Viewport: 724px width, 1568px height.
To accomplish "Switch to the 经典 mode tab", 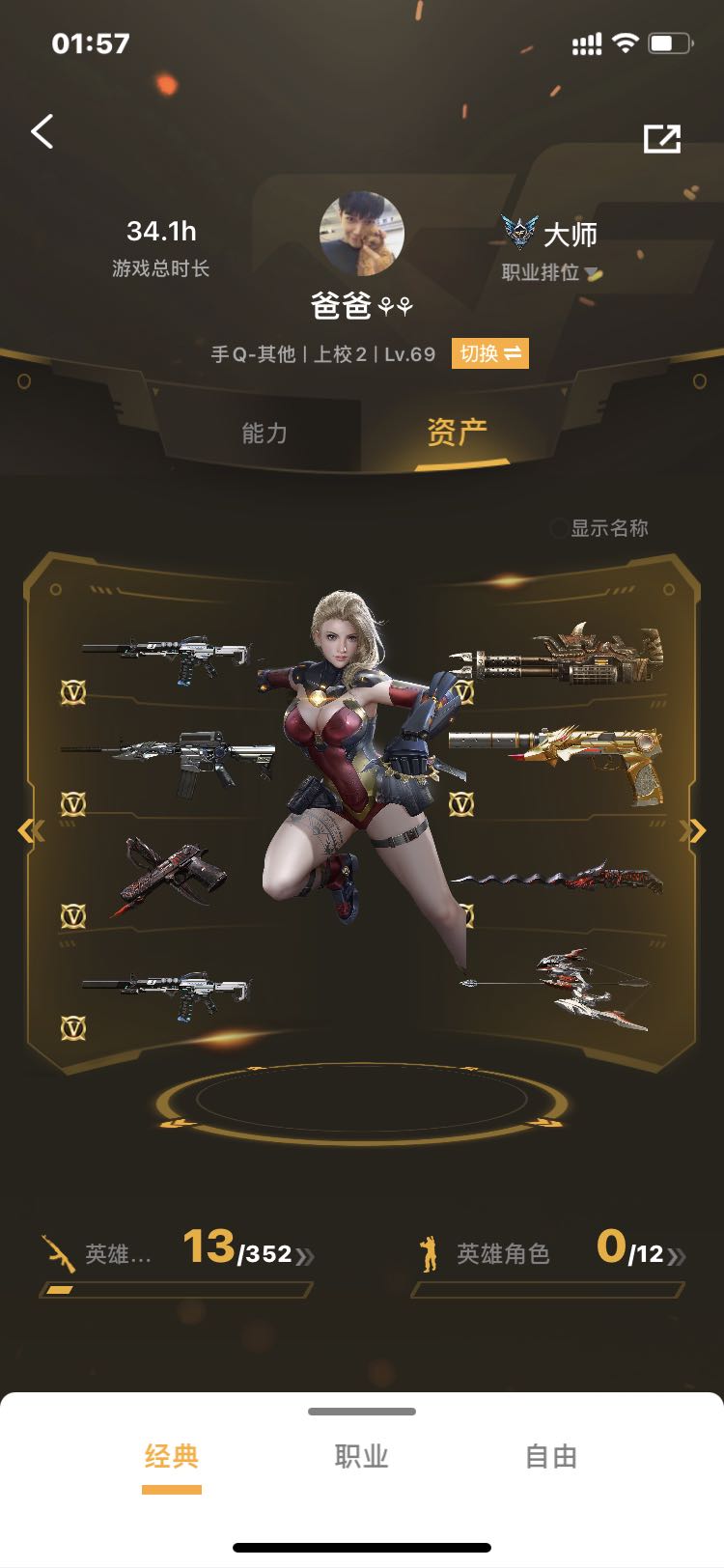I will point(172,1457).
